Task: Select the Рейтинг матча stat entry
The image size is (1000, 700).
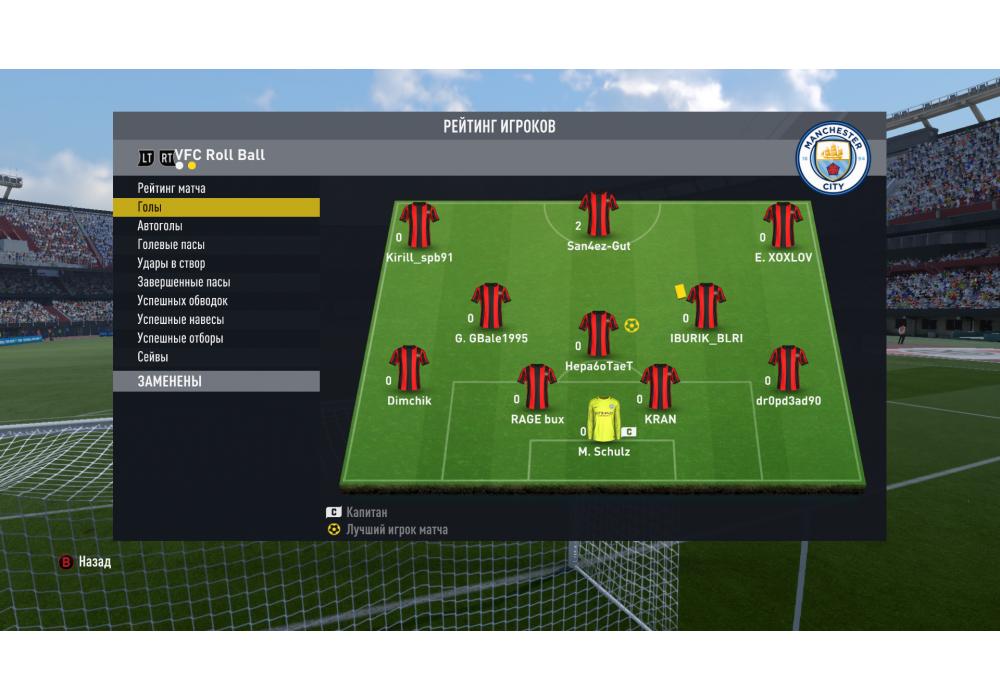Action: click(172, 189)
